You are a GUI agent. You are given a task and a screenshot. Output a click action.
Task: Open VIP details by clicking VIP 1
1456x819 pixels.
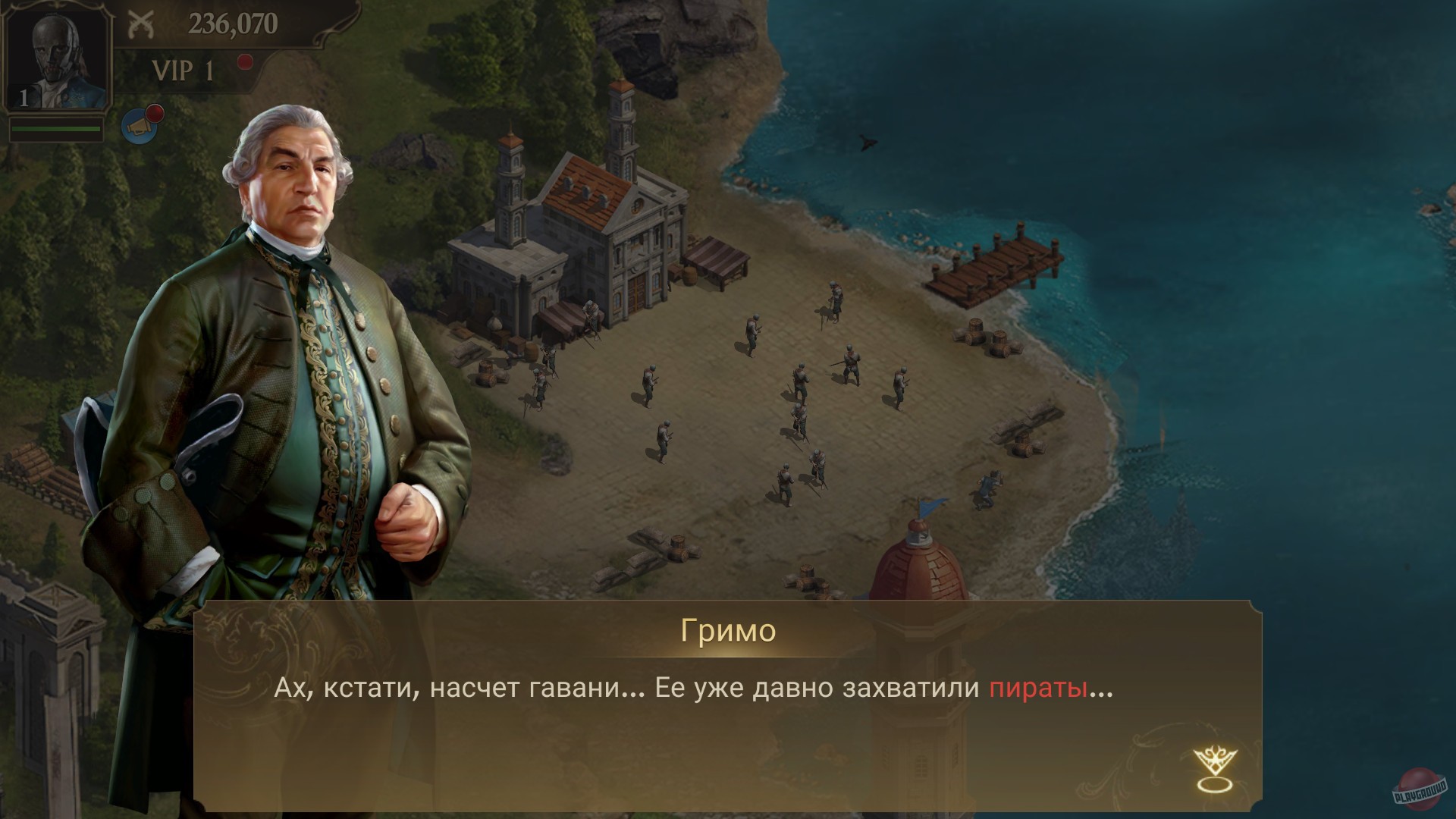click(182, 72)
